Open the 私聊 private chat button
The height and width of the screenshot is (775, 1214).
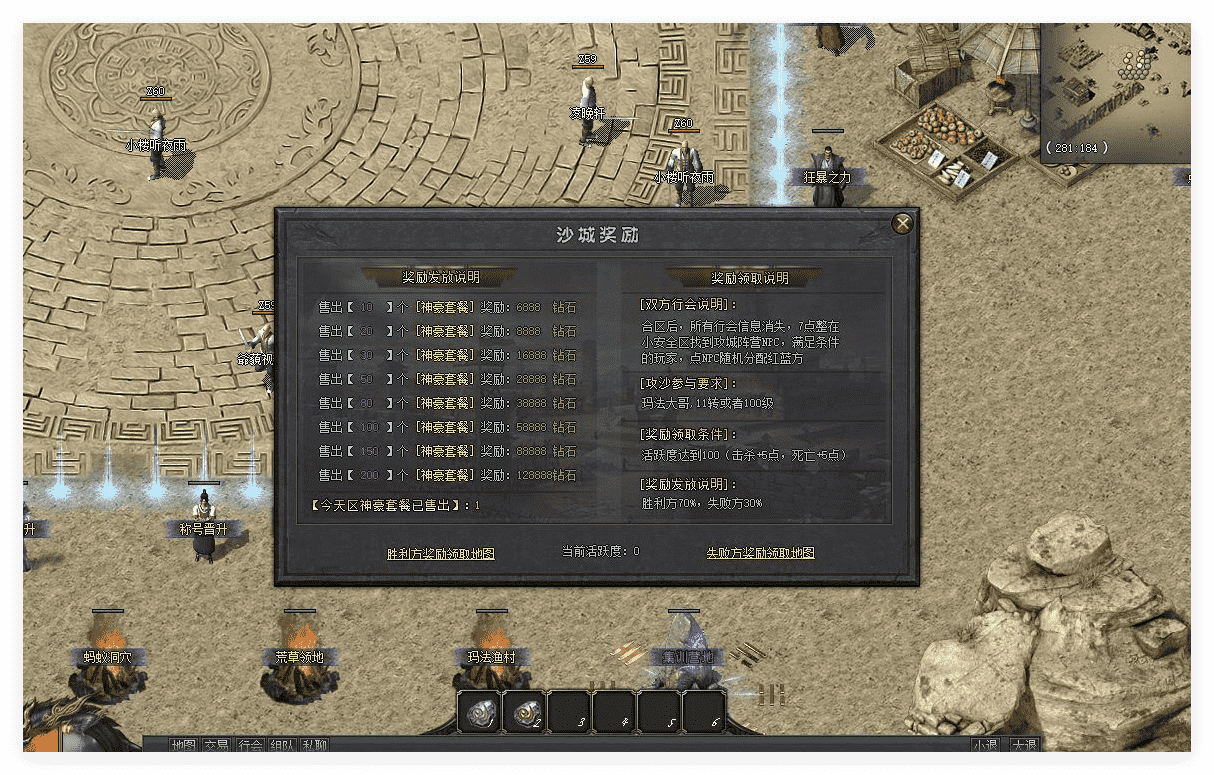[x=315, y=745]
